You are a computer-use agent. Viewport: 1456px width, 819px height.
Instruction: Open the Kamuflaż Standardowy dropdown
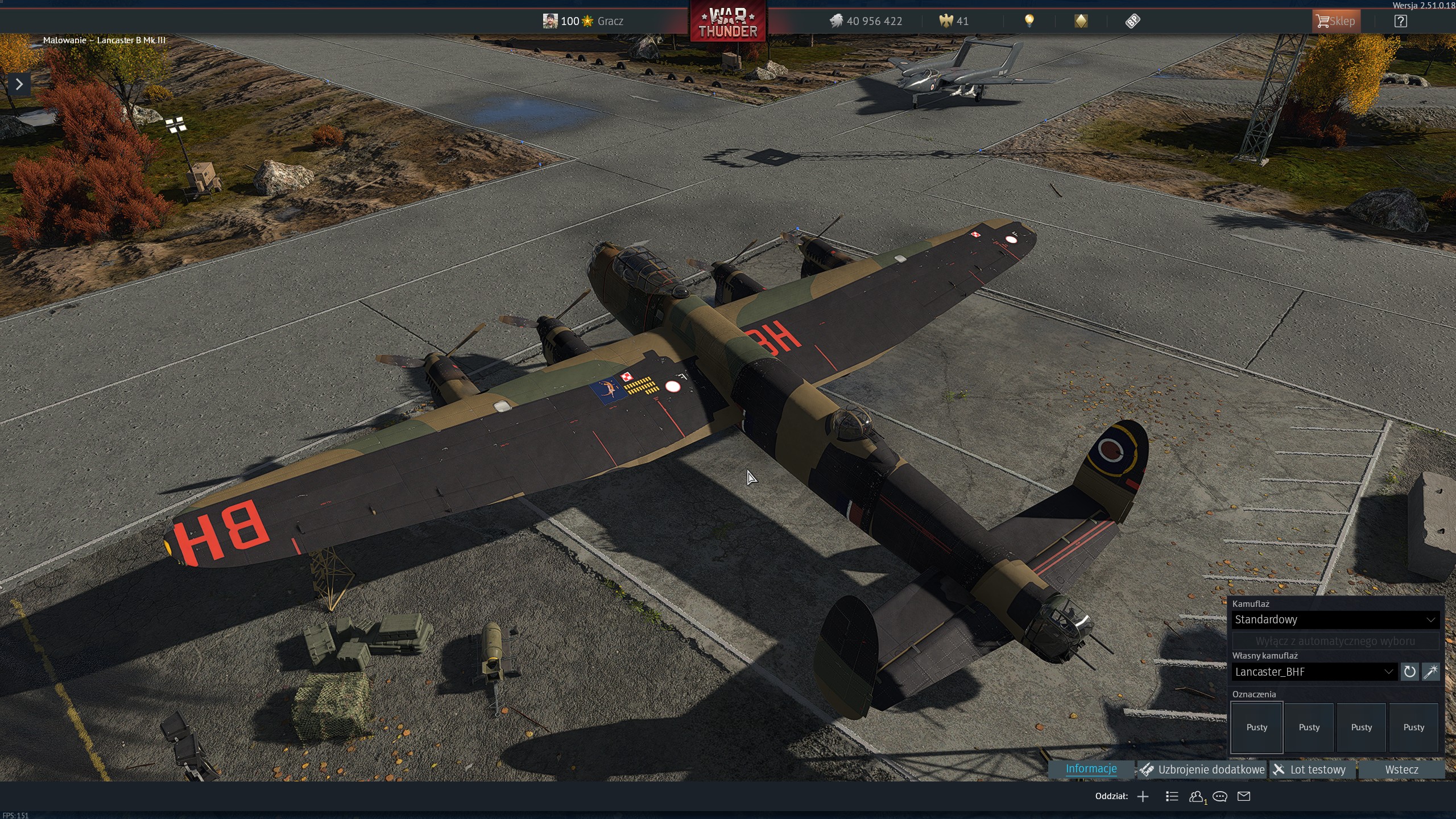click(1334, 619)
